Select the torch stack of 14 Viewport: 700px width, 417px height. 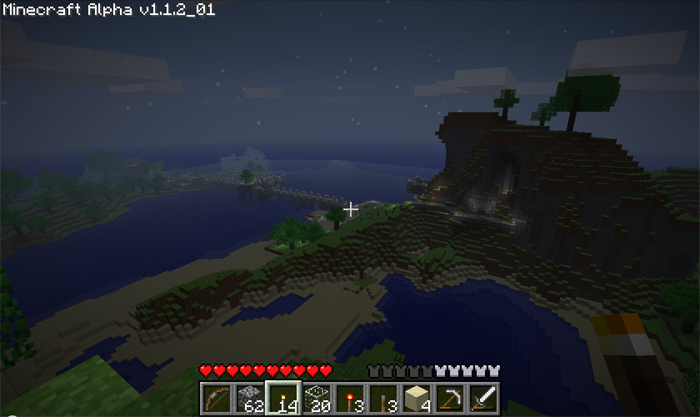click(282, 399)
